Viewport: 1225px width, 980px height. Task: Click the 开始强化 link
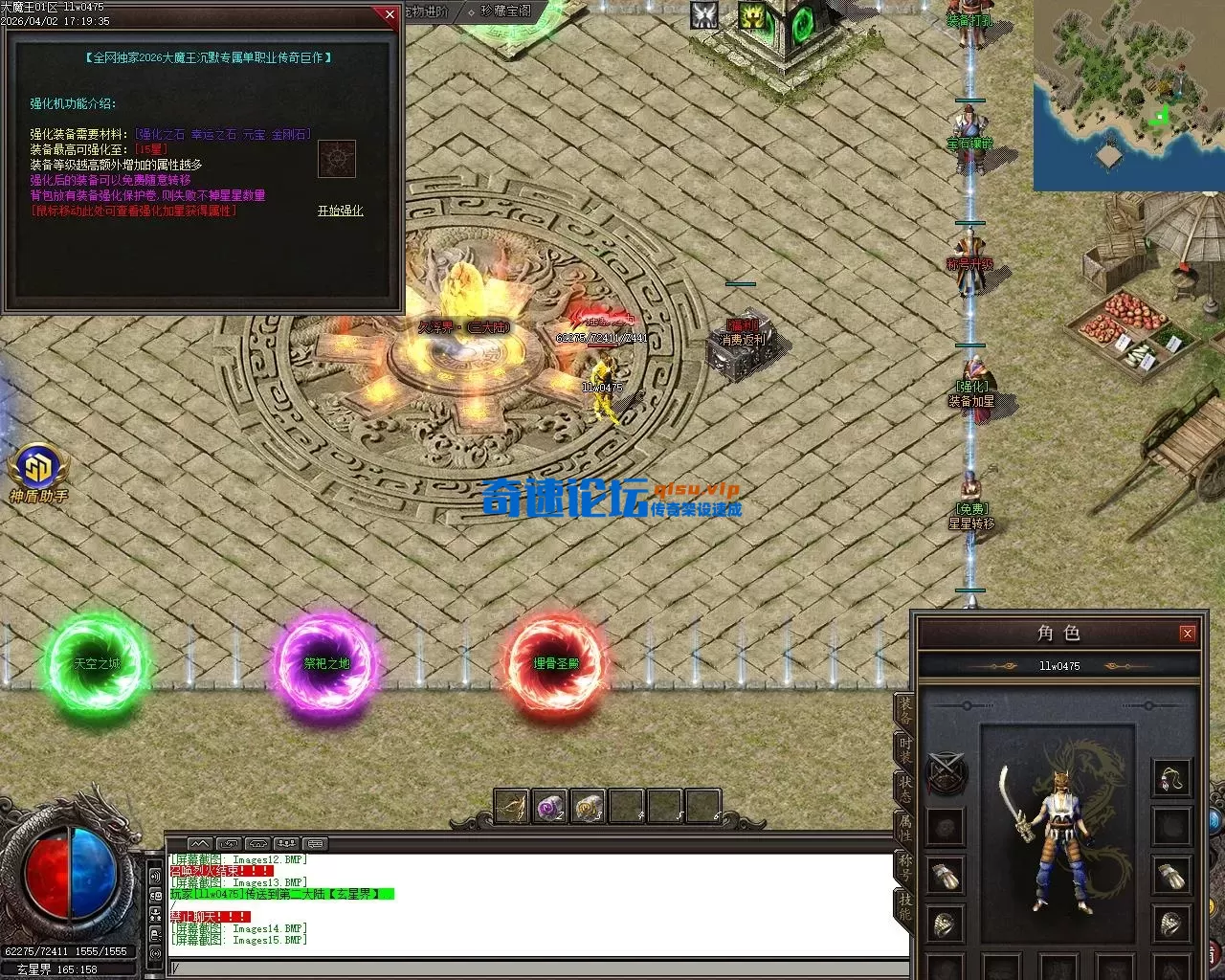[x=340, y=211]
